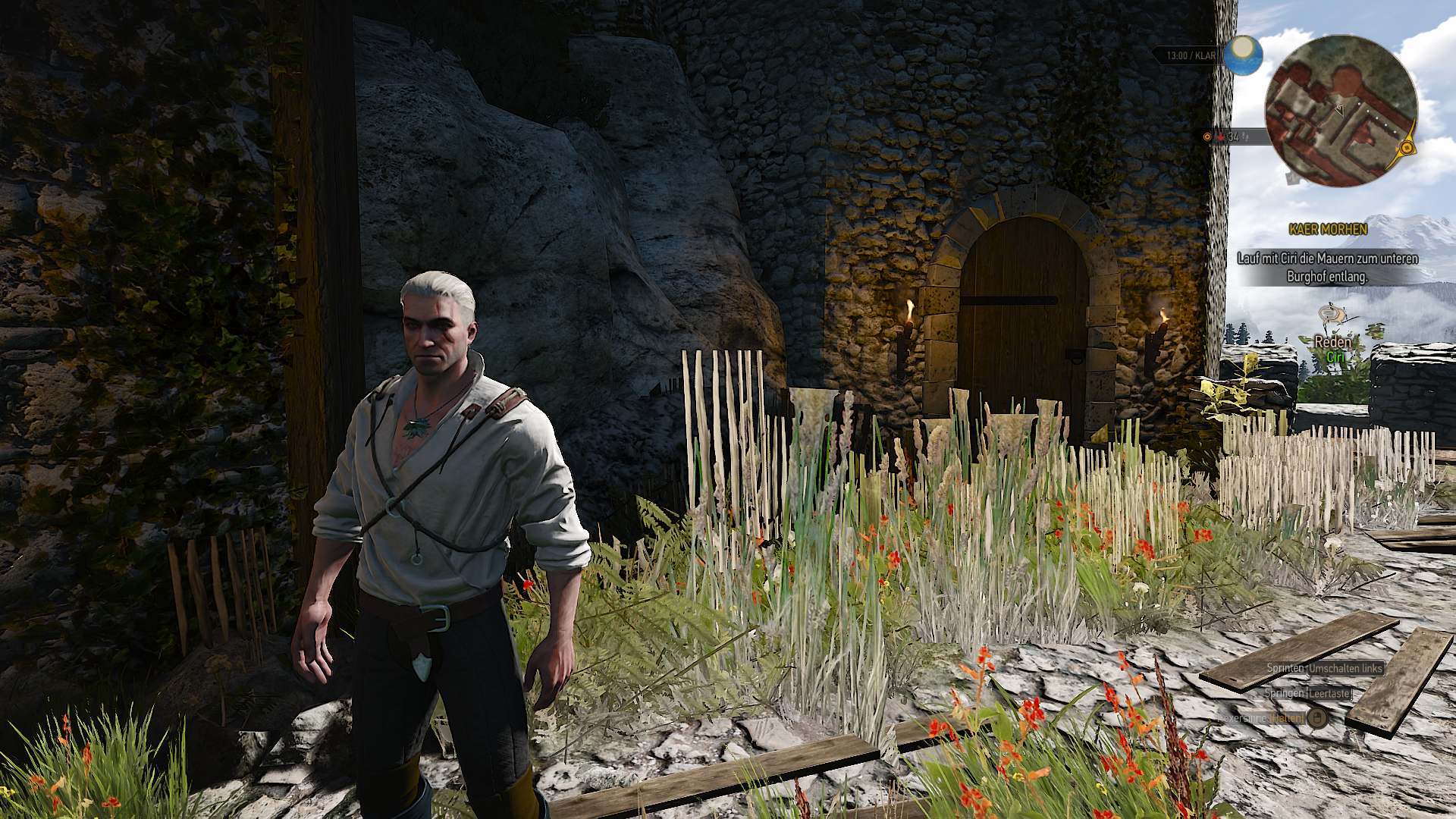The image size is (1456, 819).
Task: Click the mouse-button icon beside Hexersinne
Action: pyautogui.click(x=1317, y=718)
